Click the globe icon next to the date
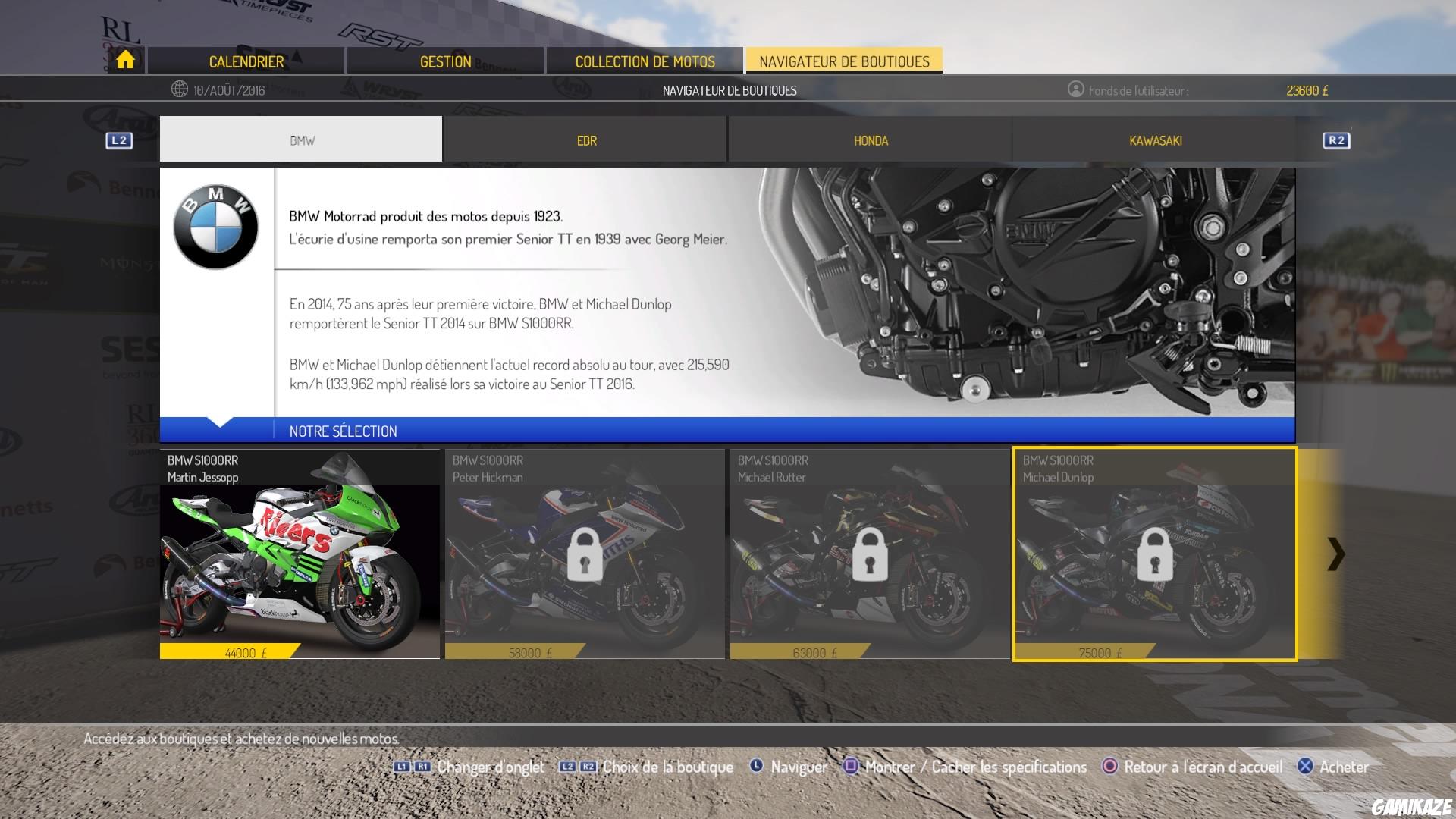 (x=180, y=89)
